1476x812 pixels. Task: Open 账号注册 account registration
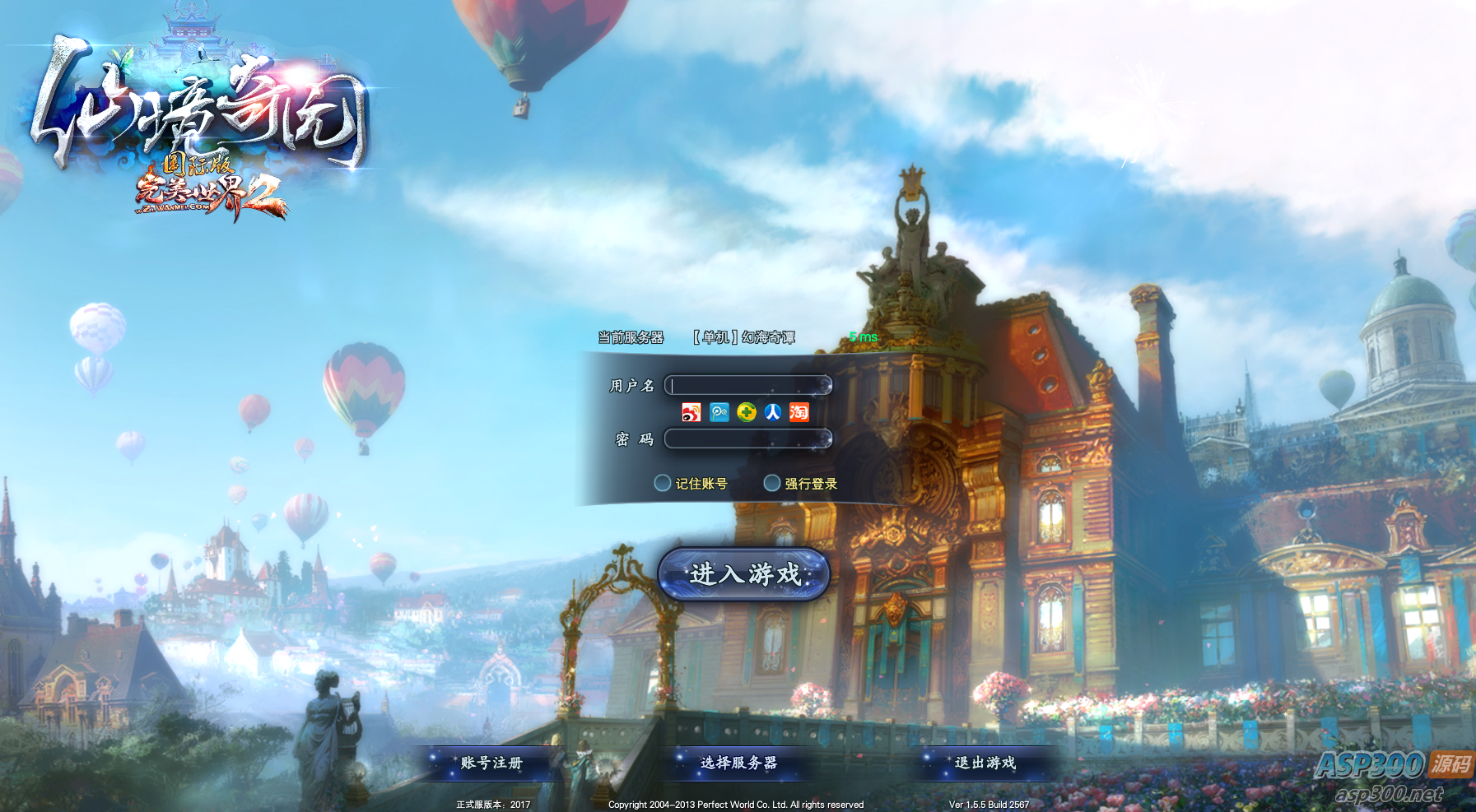[x=491, y=763]
